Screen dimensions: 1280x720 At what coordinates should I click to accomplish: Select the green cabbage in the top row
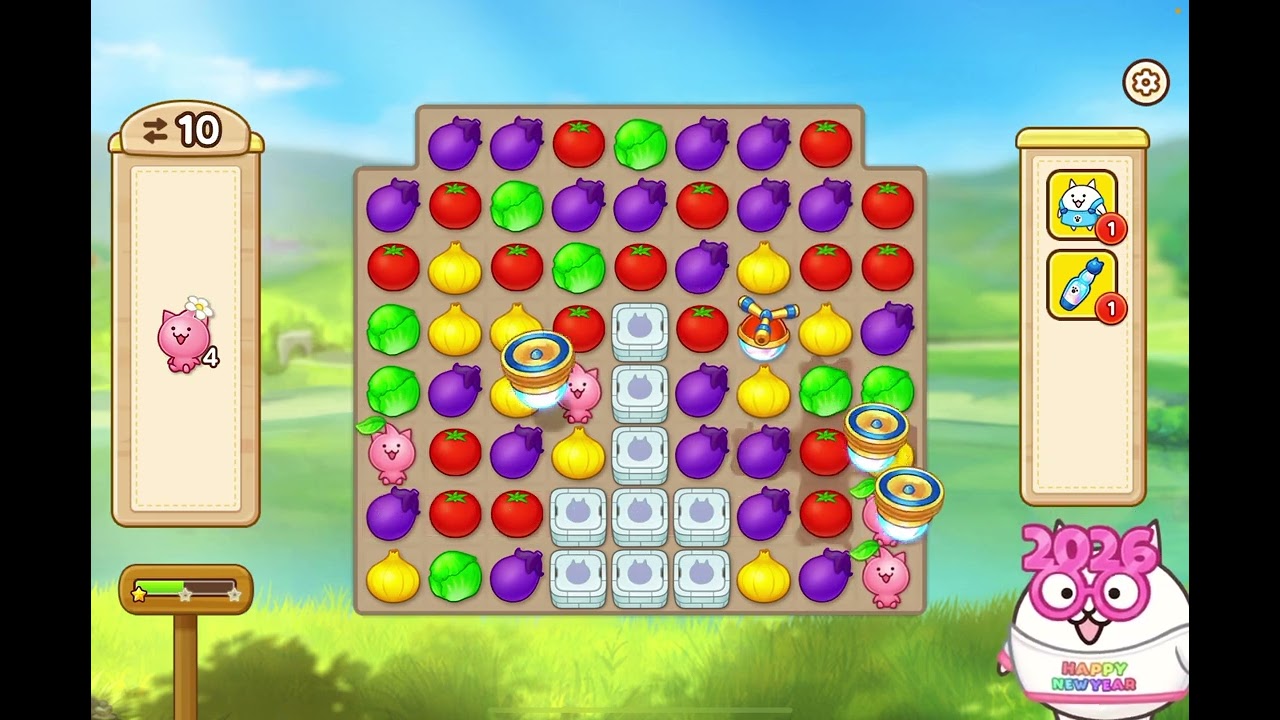point(640,144)
